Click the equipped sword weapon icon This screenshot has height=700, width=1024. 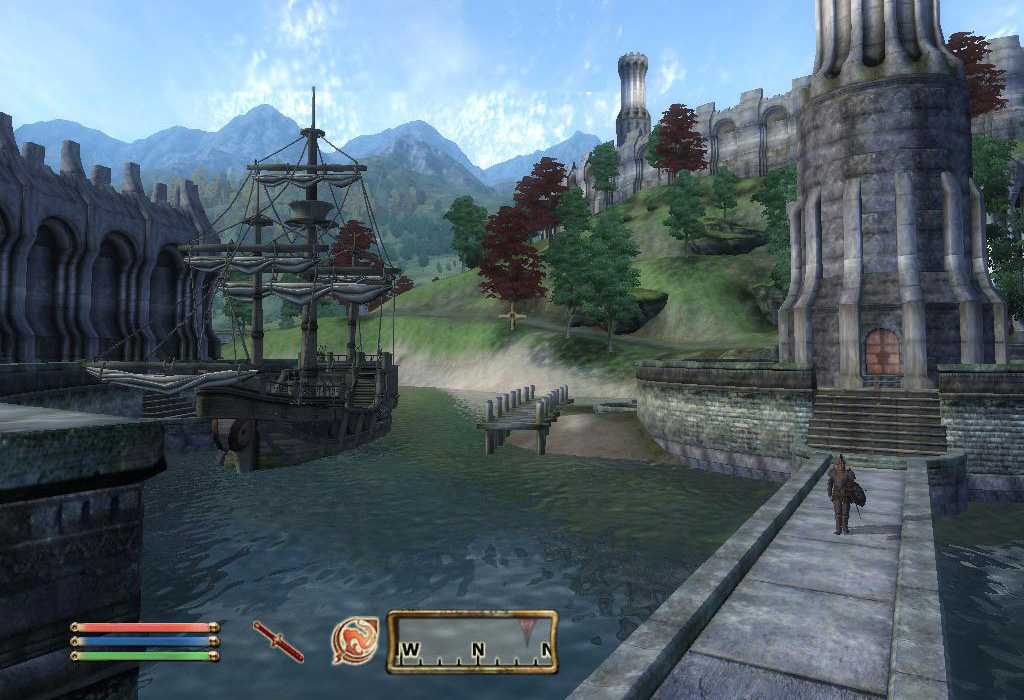pyautogui.click(x=278, y=641)
